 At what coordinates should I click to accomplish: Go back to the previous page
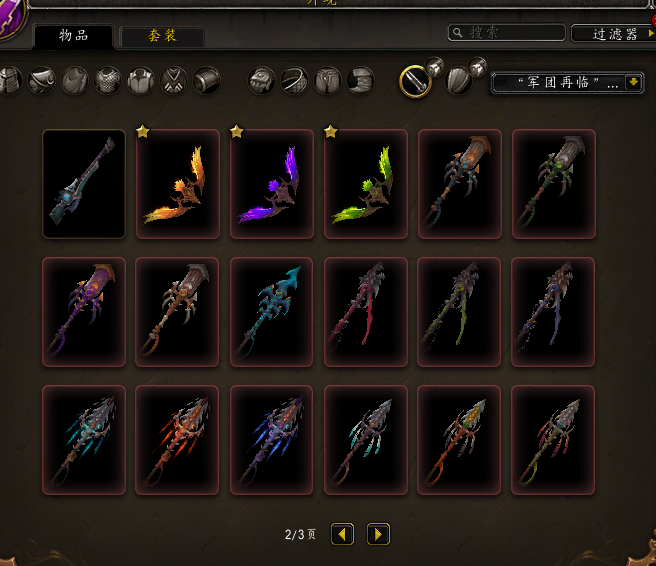[x=343, y=534]
